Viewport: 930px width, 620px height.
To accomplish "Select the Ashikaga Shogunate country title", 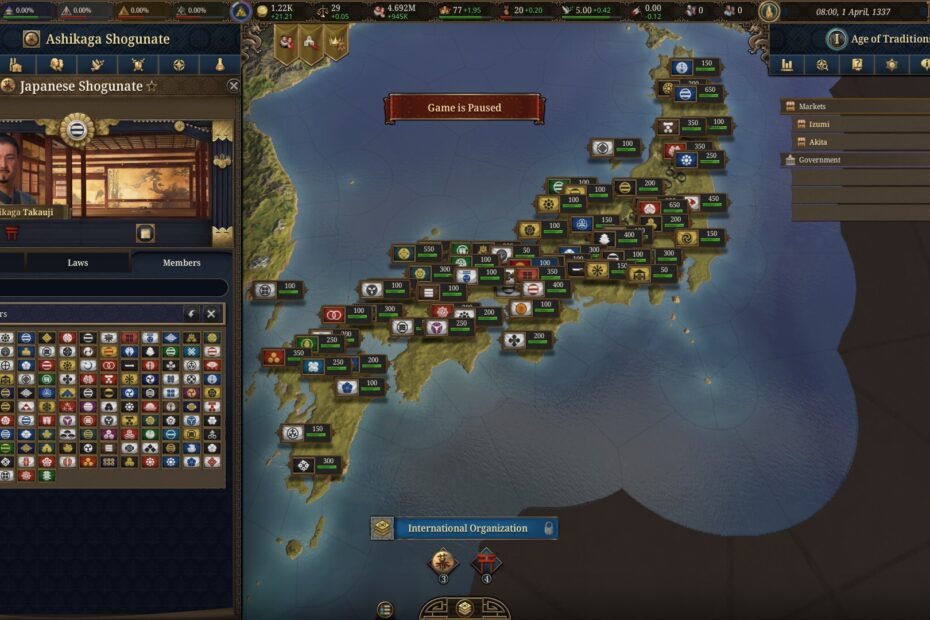I will tap(108, 39).
